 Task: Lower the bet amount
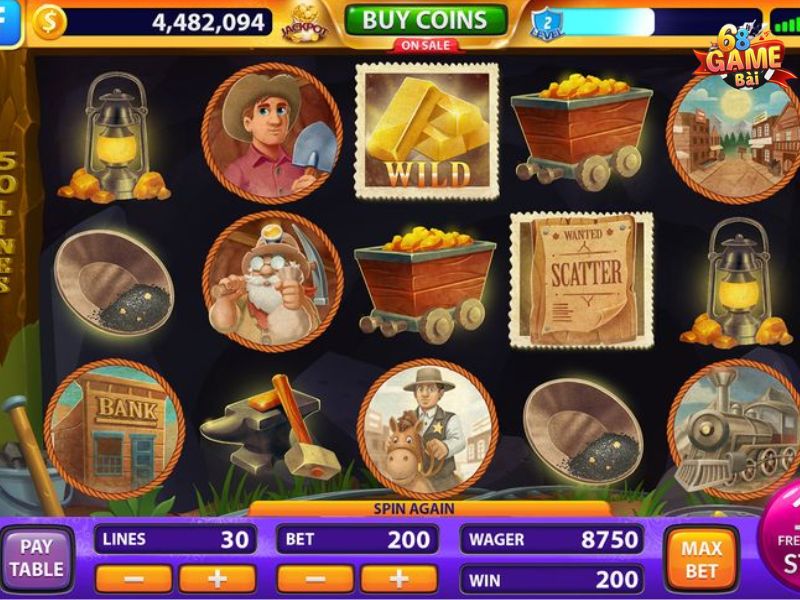(x=314, y=578)
